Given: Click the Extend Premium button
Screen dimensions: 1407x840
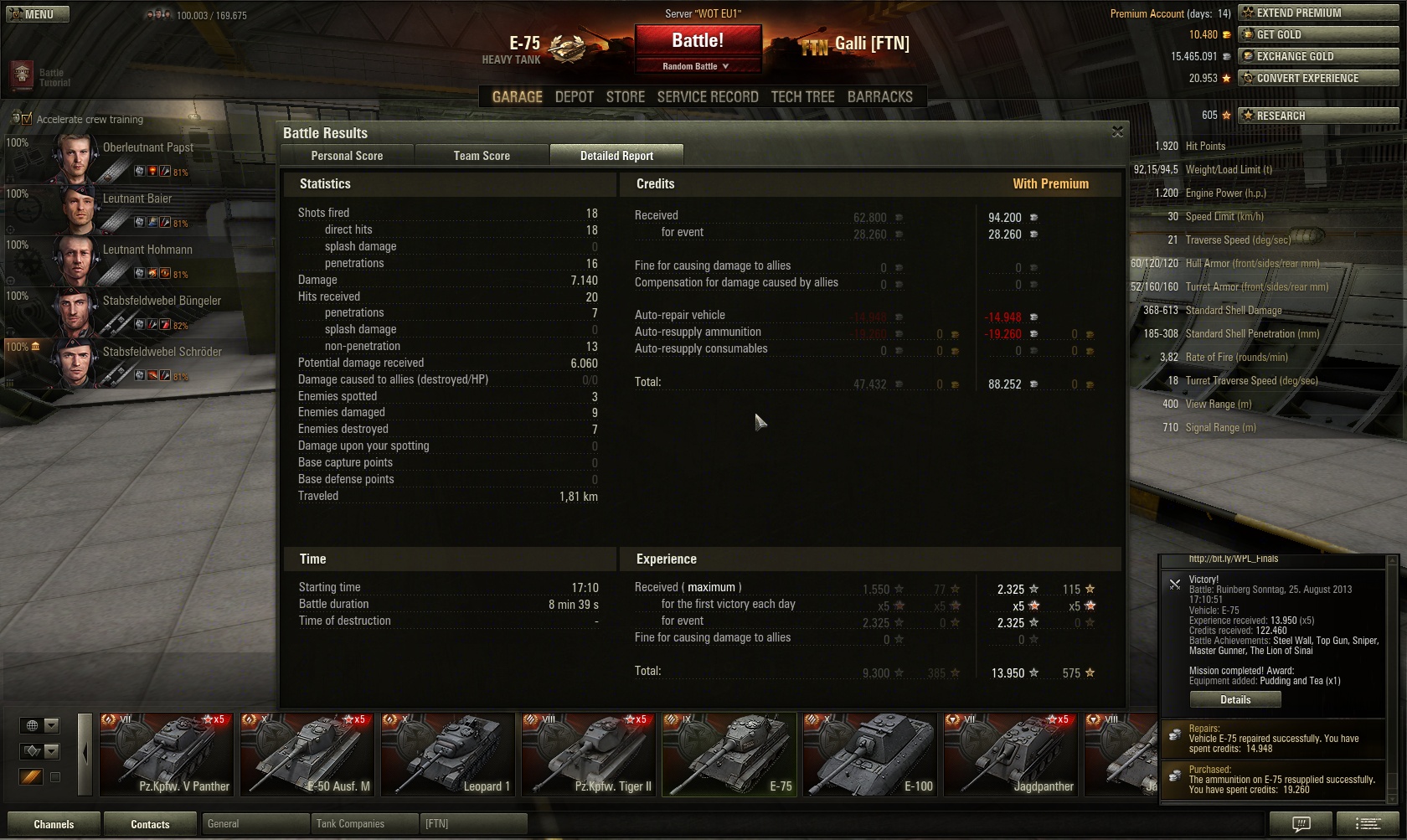Looking at the screenshot, I should click(1318, 13).
